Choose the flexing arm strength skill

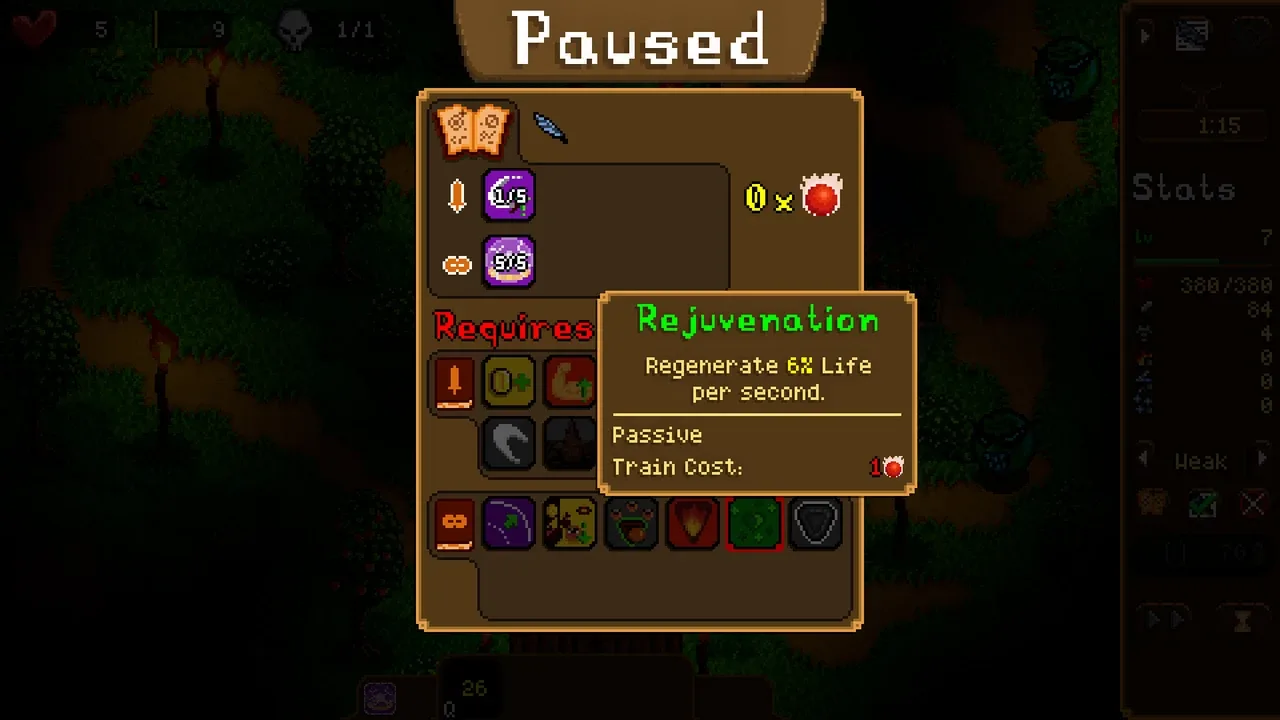coord(570,381)
